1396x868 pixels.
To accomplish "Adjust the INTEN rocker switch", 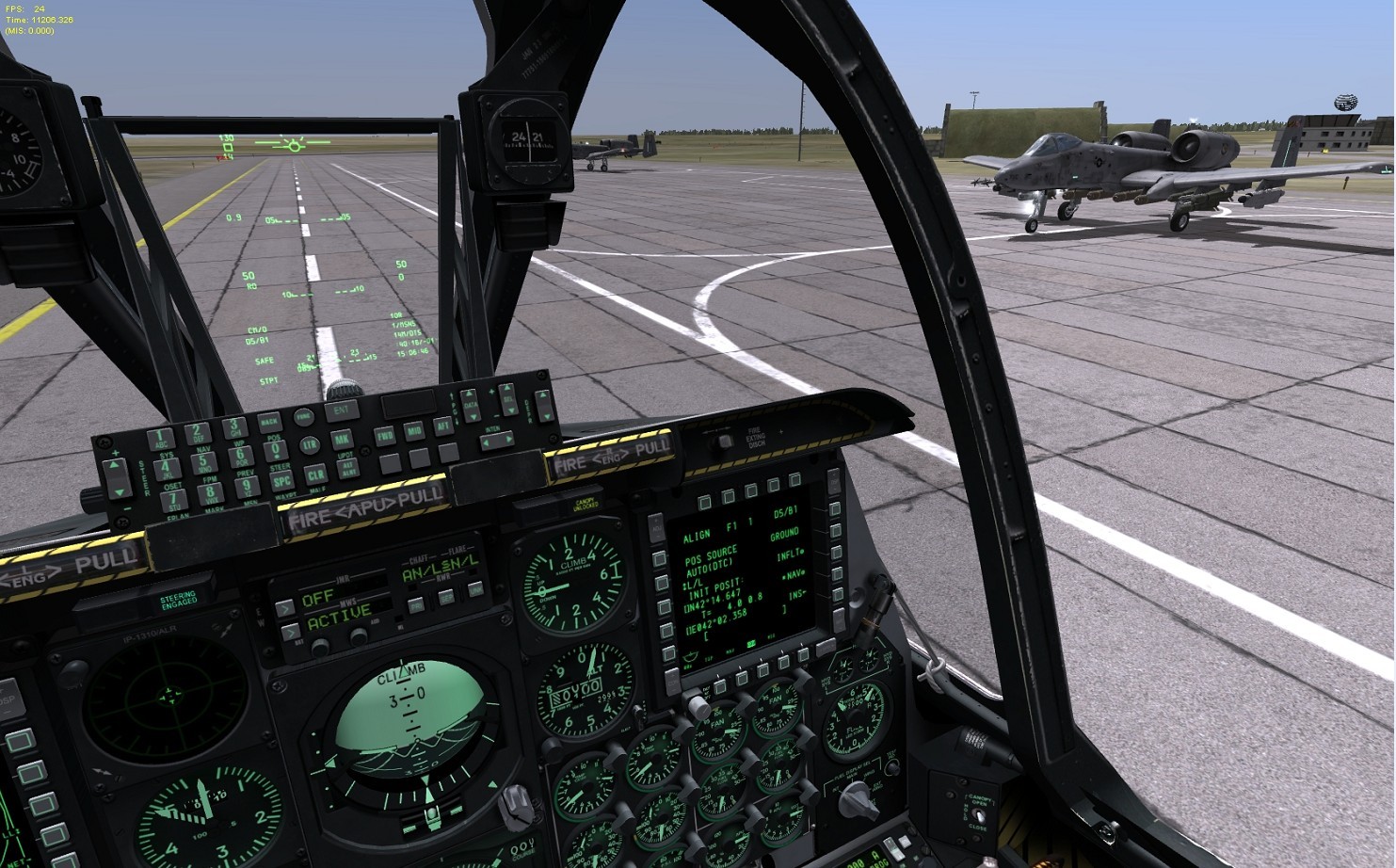I will coord(496,439).
